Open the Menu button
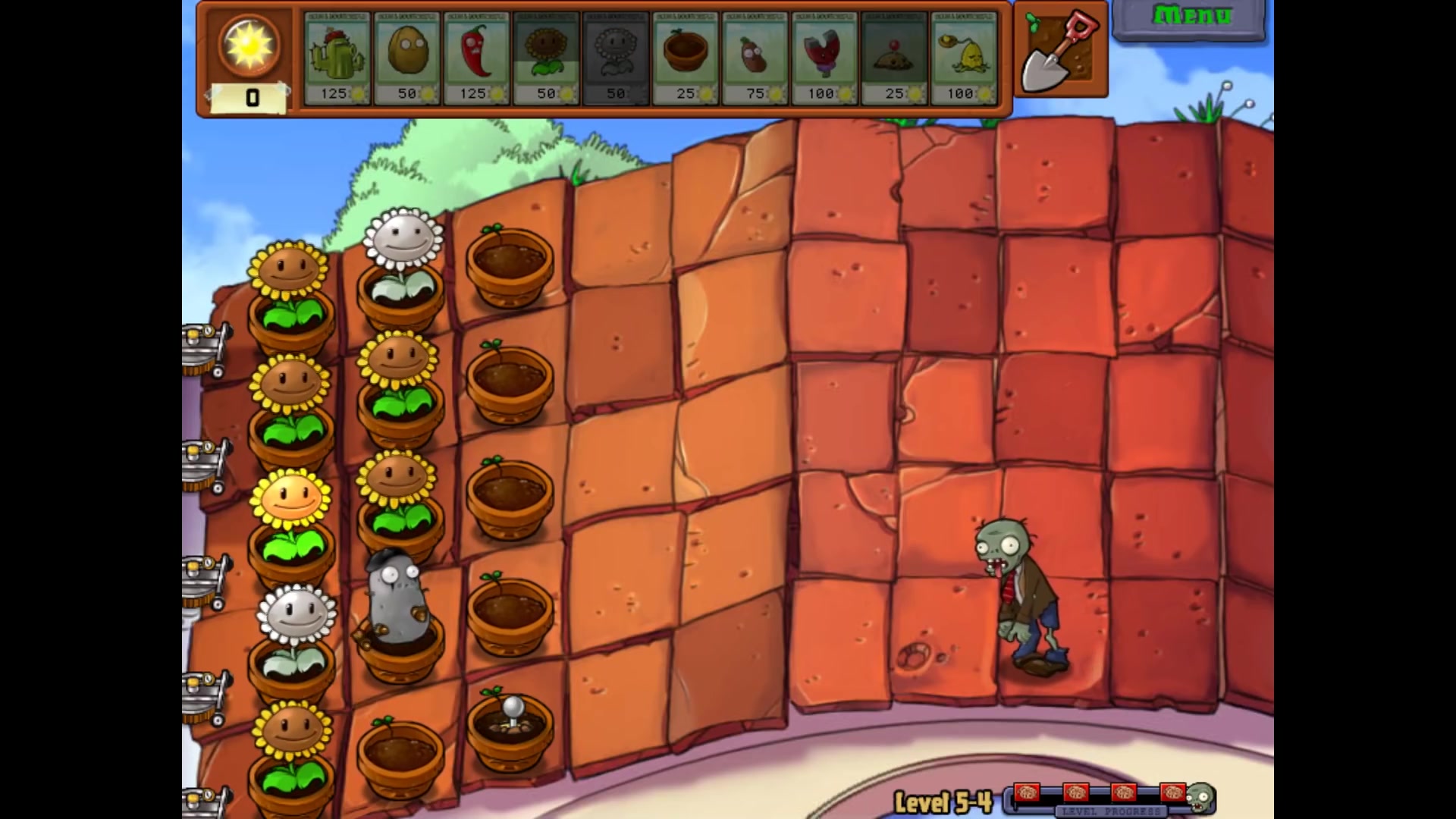This screenshot has width=1456, height=819. pyautogui.click(x=1189, y=17)
